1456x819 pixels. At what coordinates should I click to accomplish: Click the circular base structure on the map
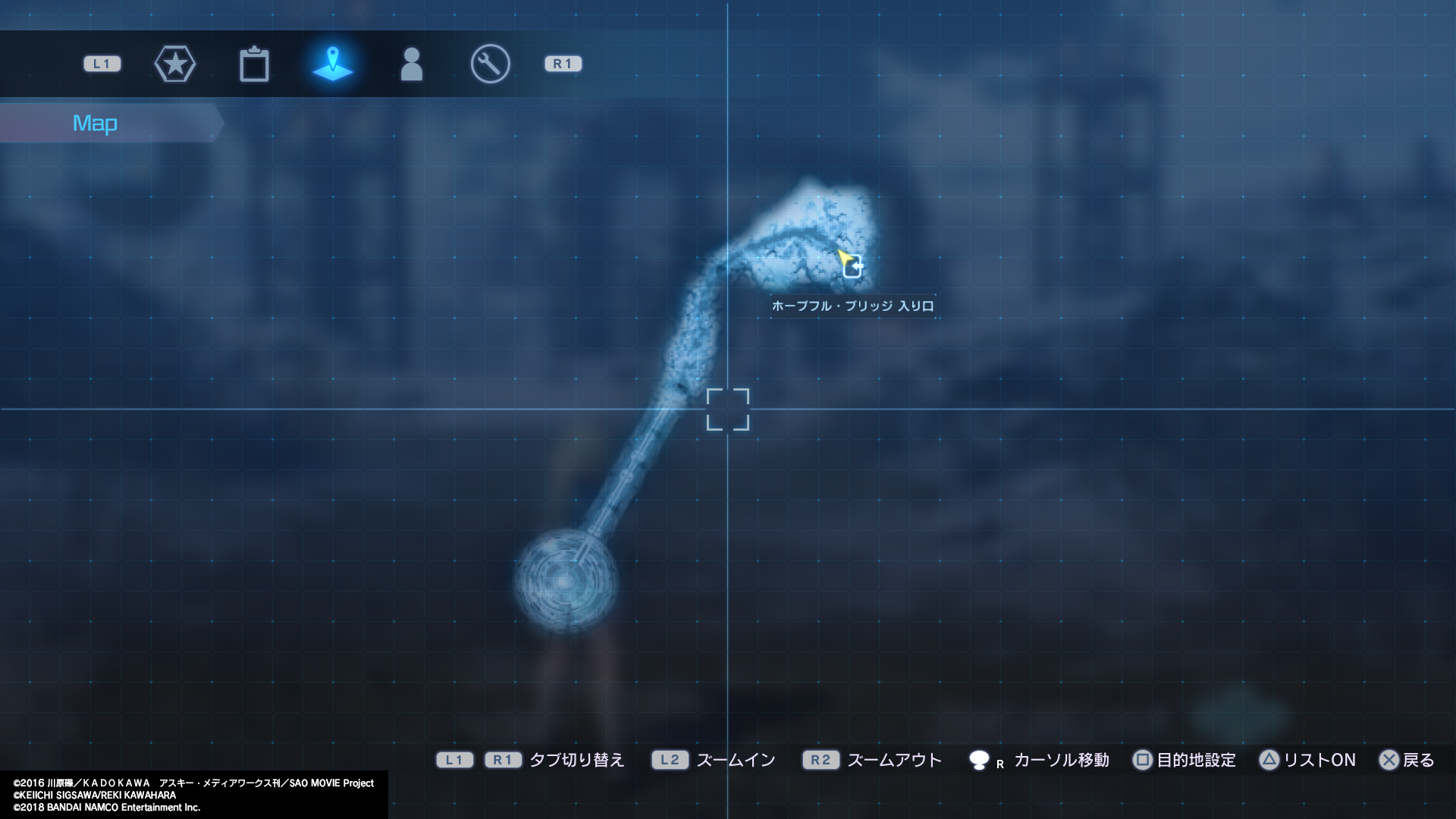coord(565,580)
